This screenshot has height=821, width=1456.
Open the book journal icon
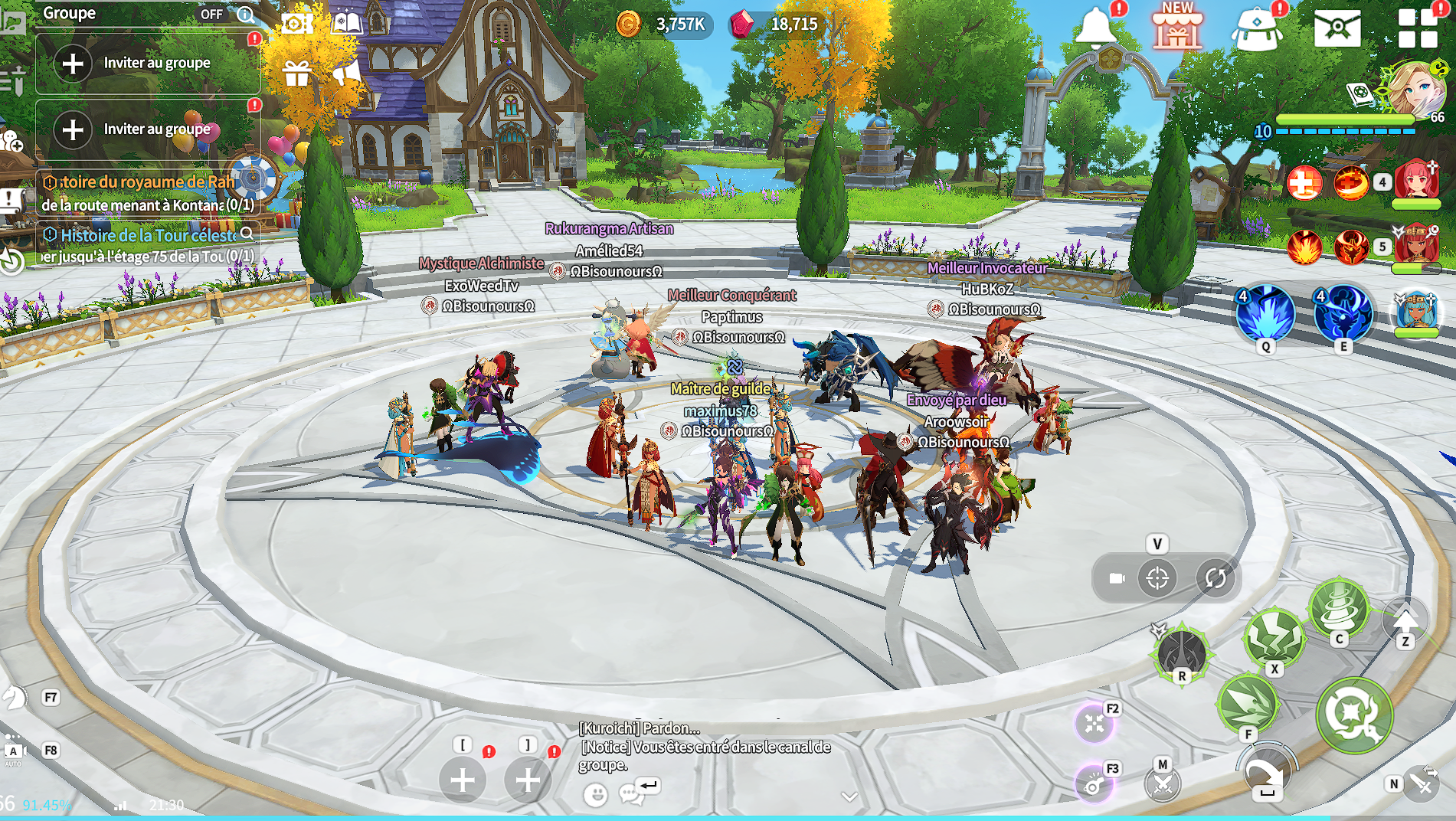tap(346, 23)
